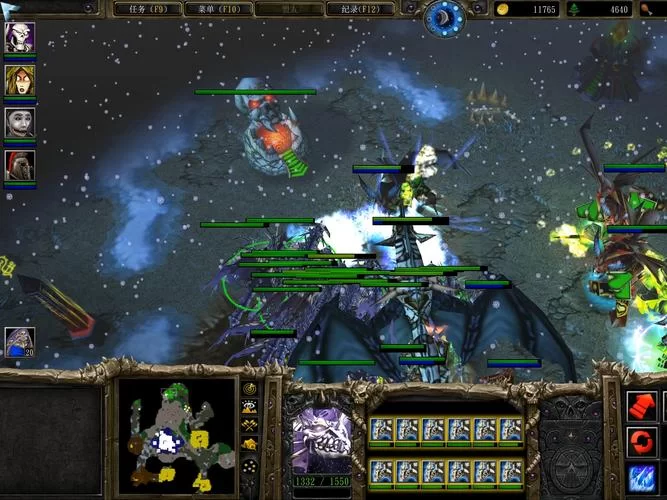This screenshot has width=667, height=500.
Task: Click the minimap to move the camera
Action: [176, 433]
